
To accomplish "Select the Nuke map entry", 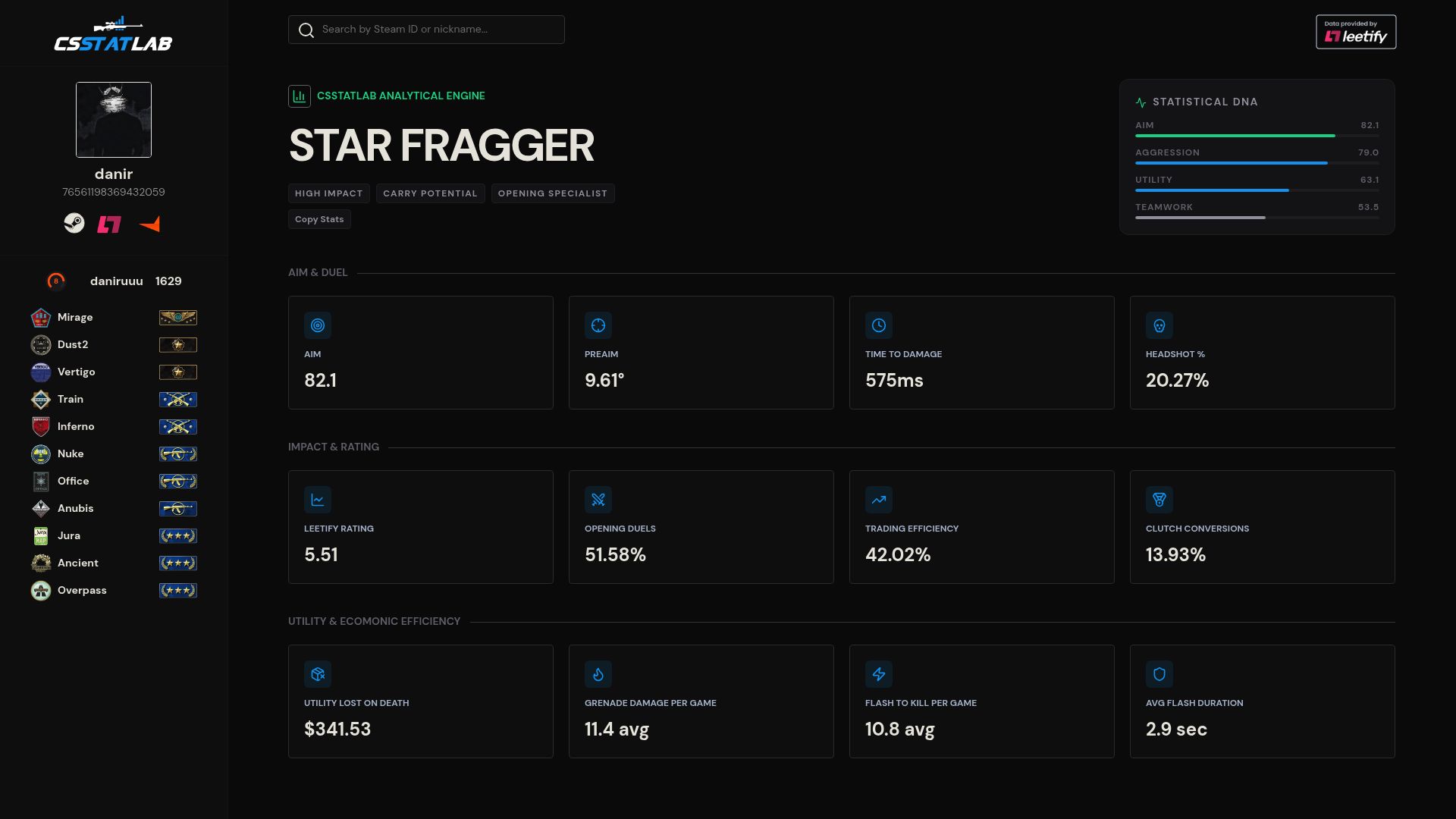I will pyautogui.click(x=114, y=454).
